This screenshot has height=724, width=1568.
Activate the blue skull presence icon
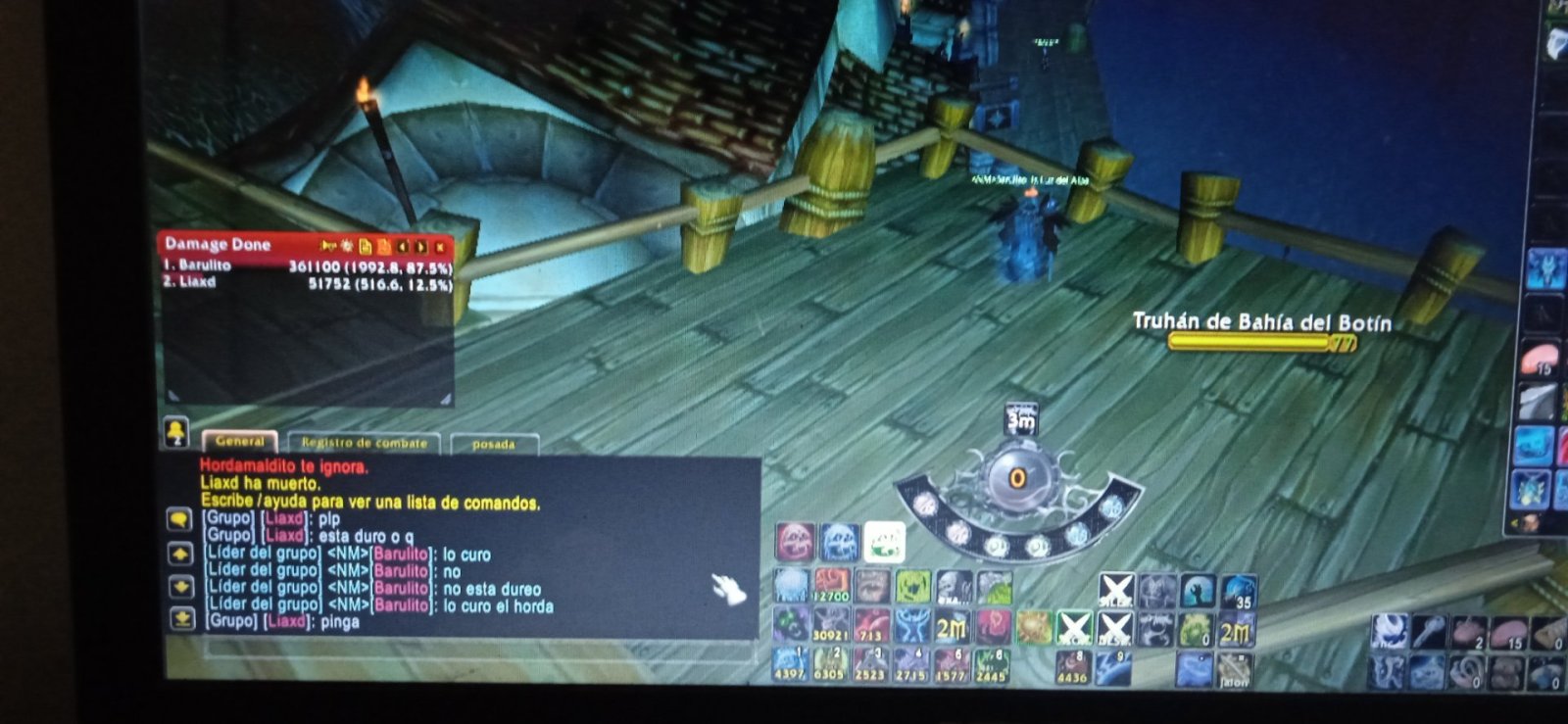839,542
